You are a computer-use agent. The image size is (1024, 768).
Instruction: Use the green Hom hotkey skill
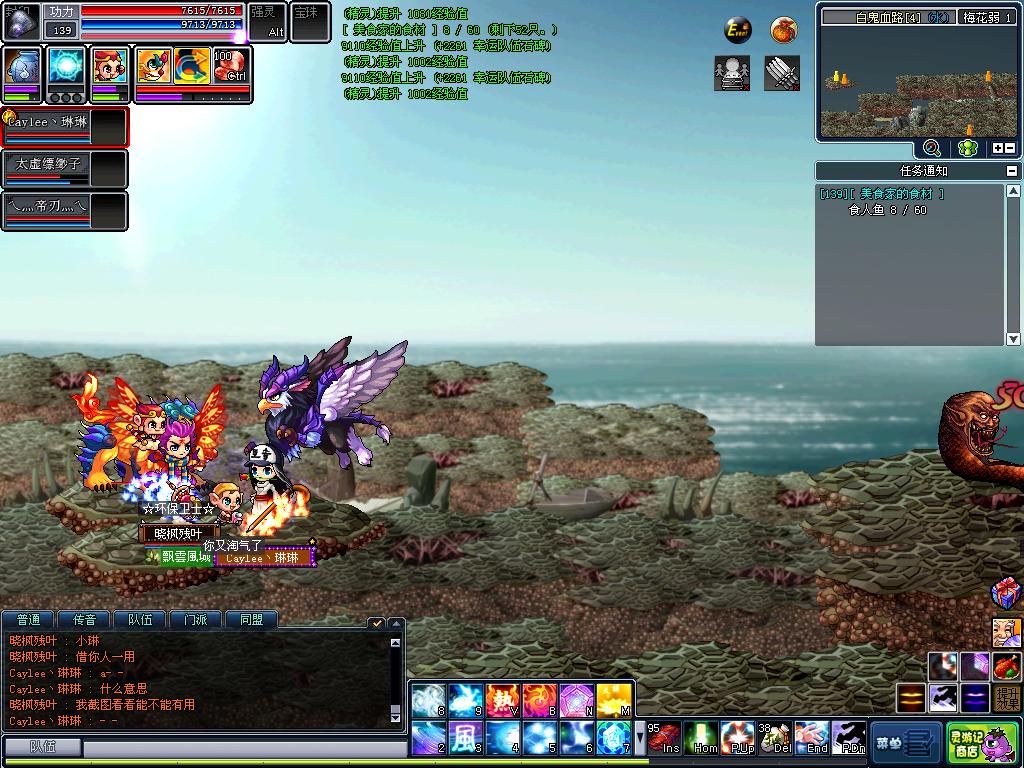click(705, 738)
